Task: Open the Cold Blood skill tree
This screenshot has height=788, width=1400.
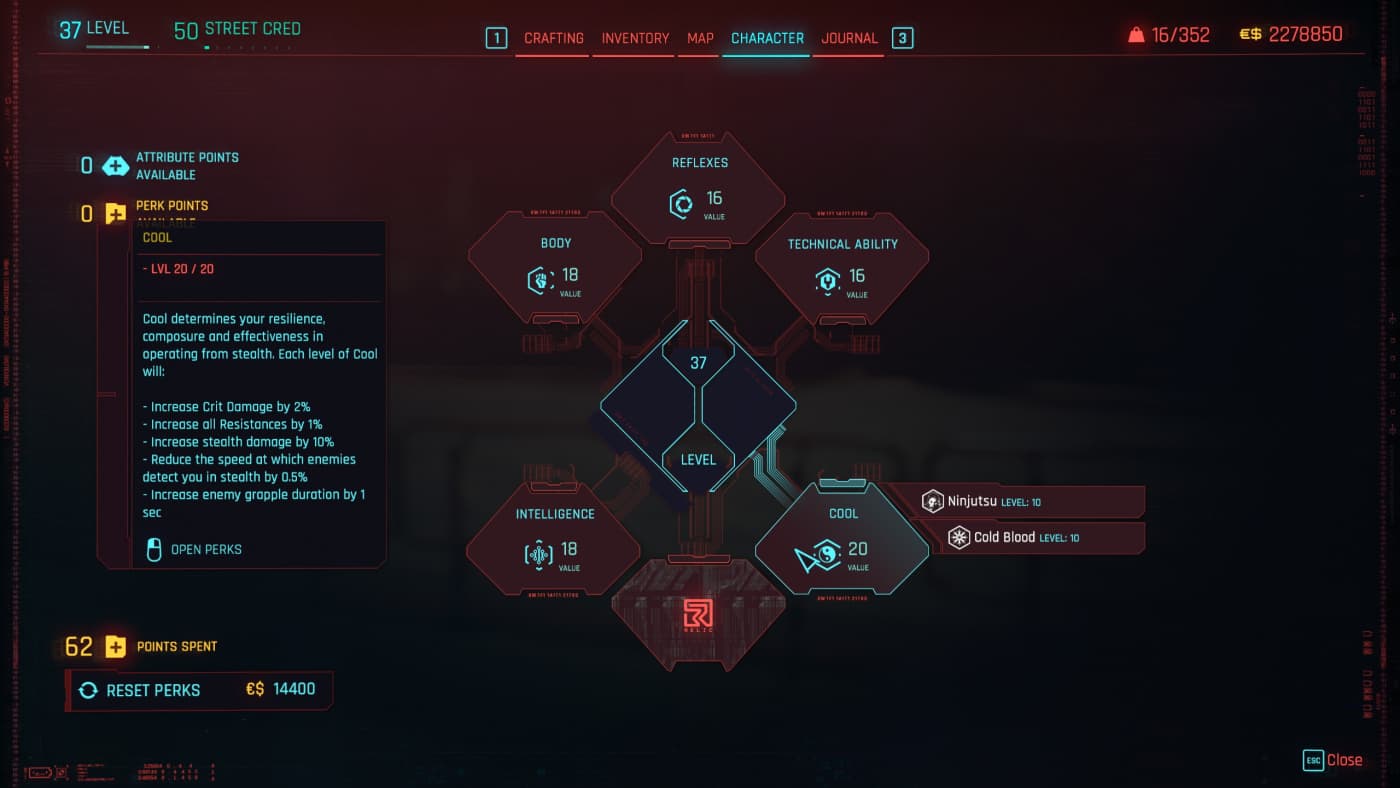Action: click(1044, 538)
